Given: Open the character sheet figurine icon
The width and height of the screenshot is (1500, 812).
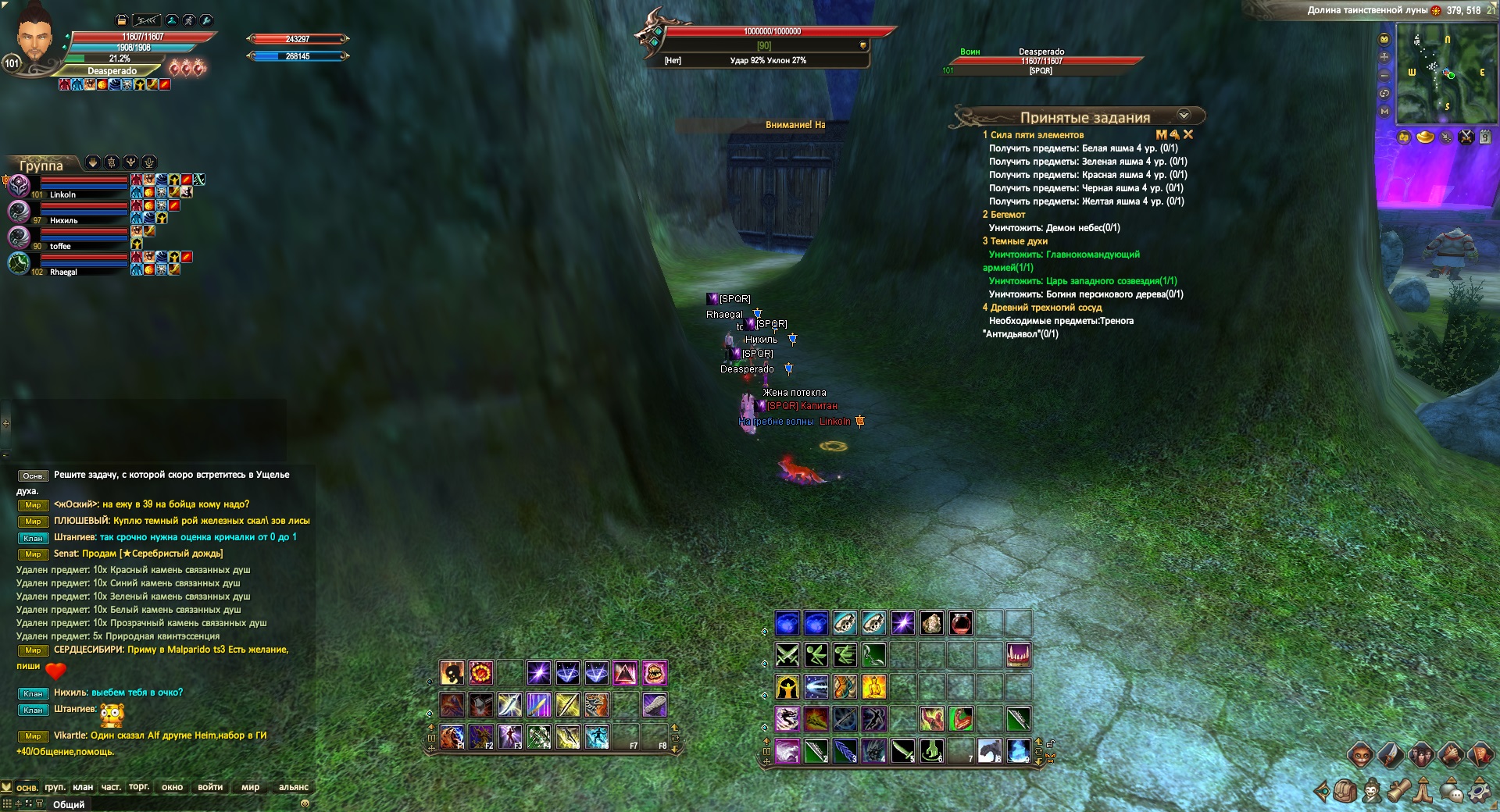Looking at the screenshot, I should click(1371, 792).
